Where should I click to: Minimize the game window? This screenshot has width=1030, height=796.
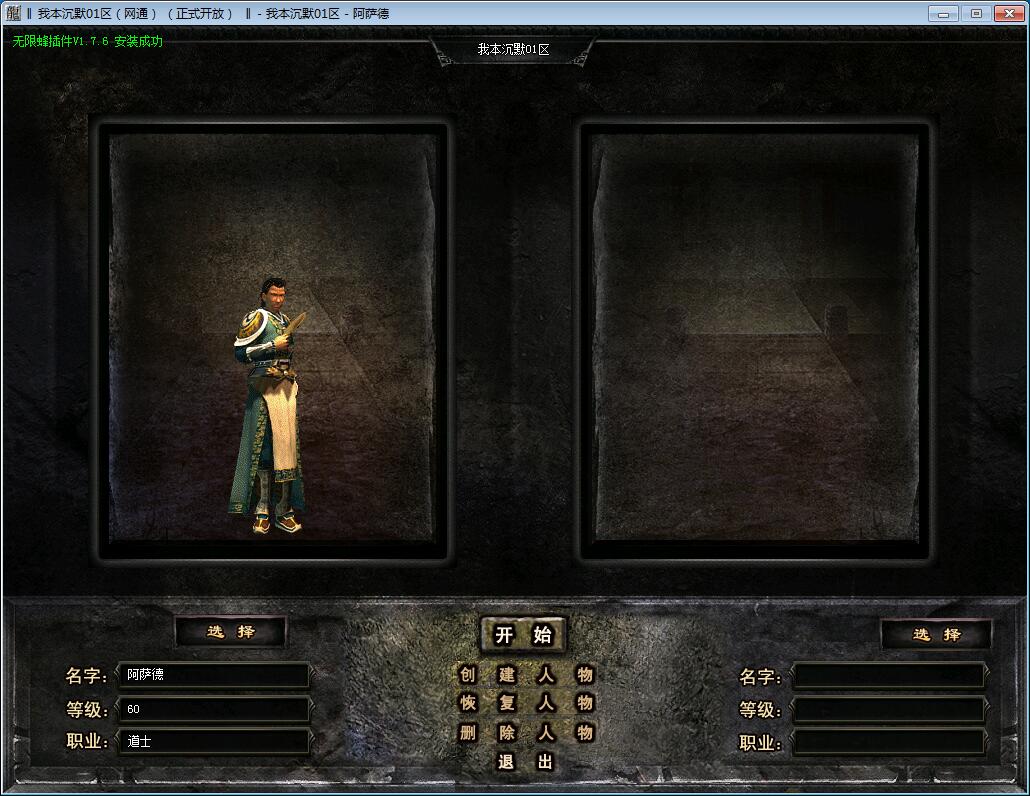tap(944, 14)
